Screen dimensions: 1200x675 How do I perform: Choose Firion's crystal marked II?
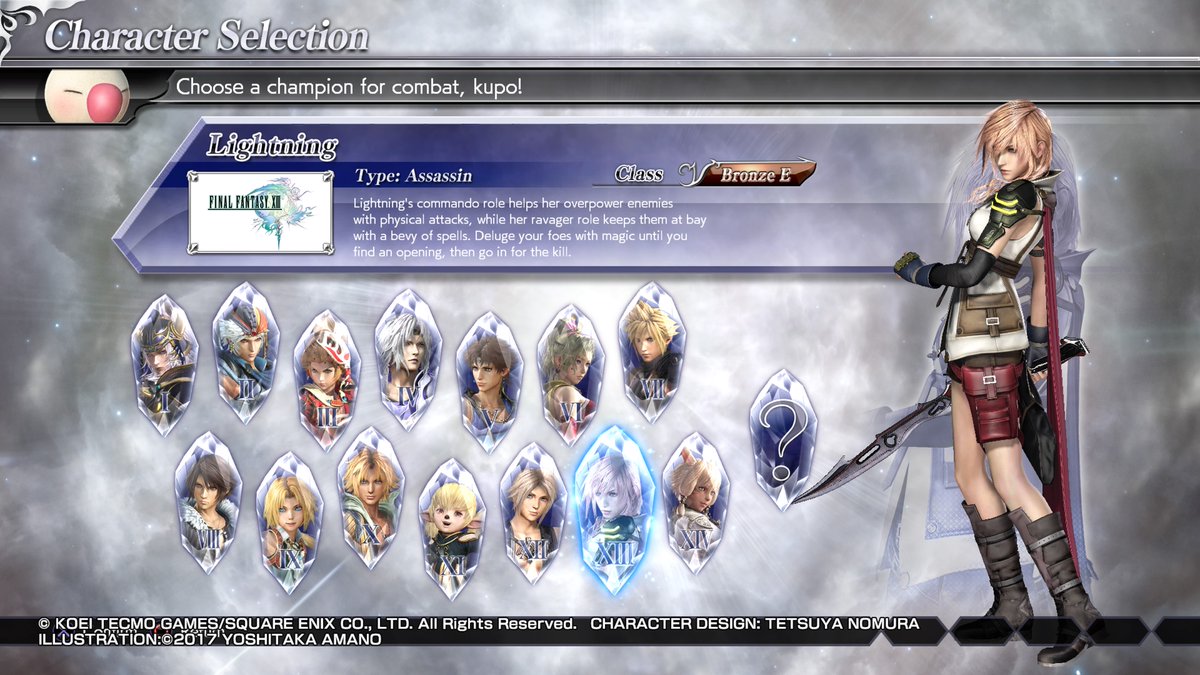tap(245, 353)
